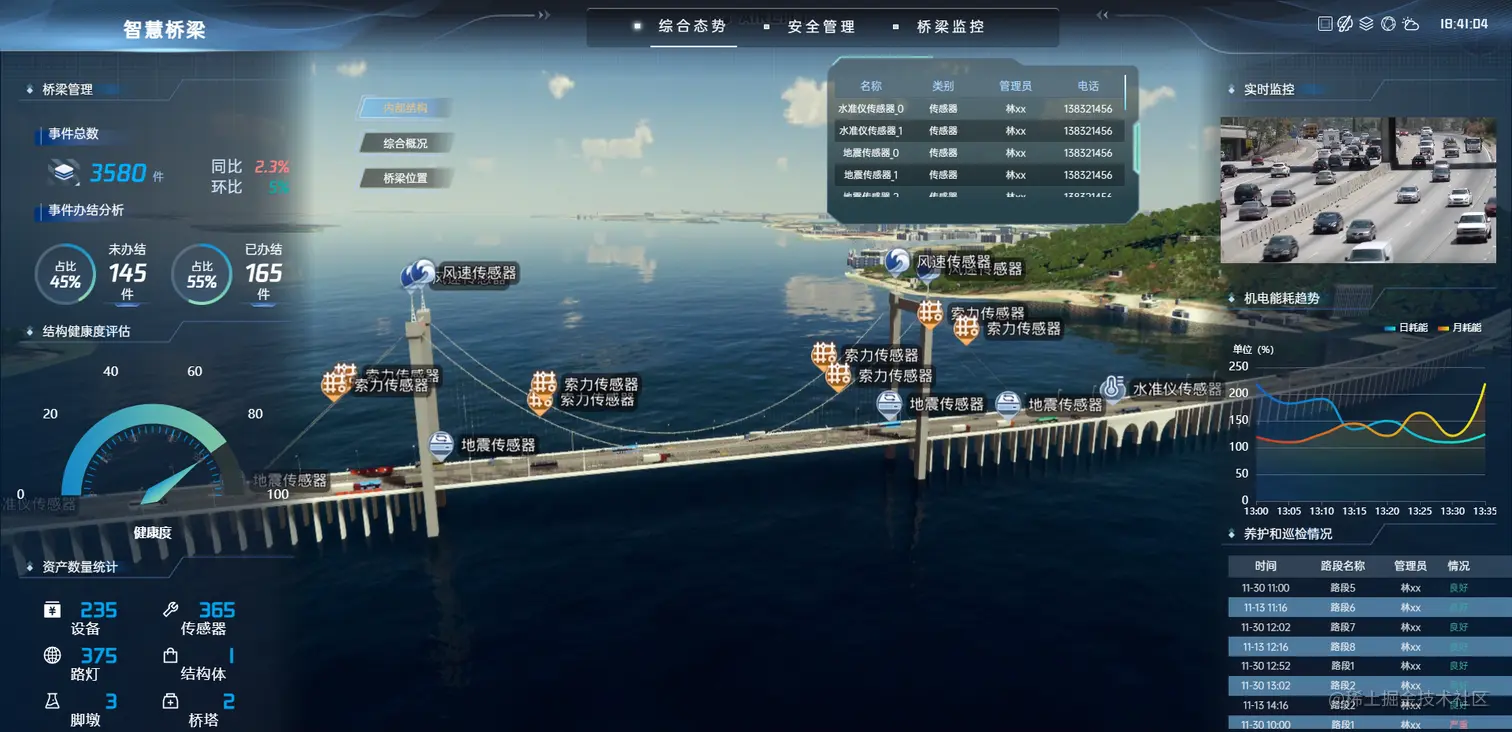Screen dimensions: 1512x732
Task: Select the 桥梁监控 tab
Action: tap(950, 27)
